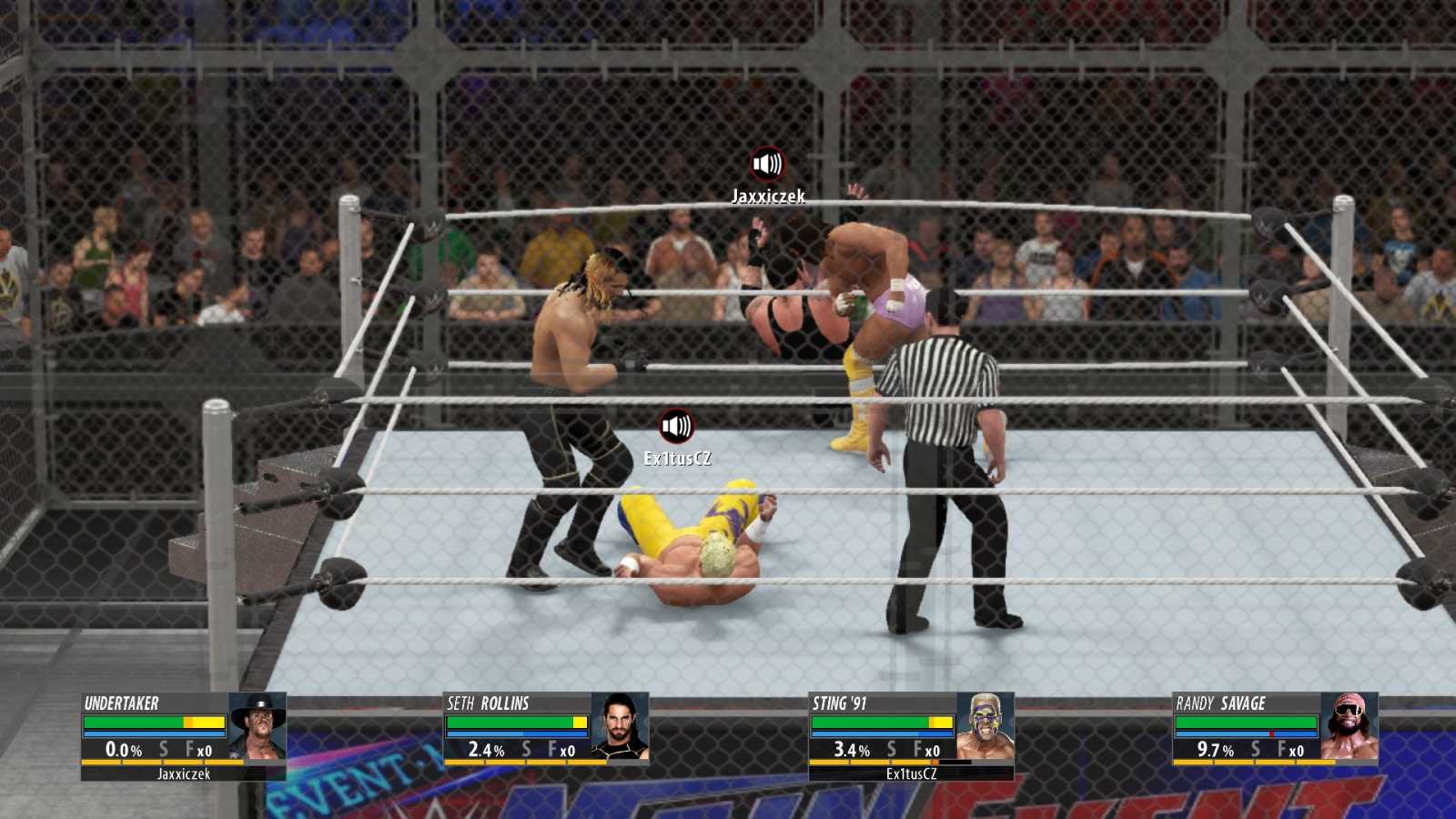
Task: Select Randy Savage's portrait
Action: tap(1350, 726)
